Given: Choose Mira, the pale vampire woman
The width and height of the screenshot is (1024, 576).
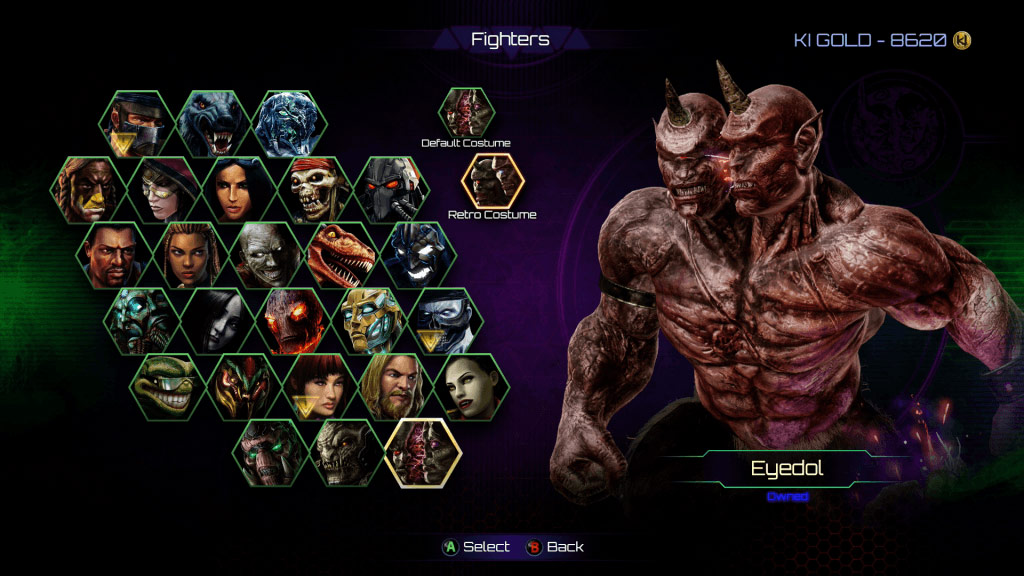Looking at the screenshot, I should tap(471, 387).
